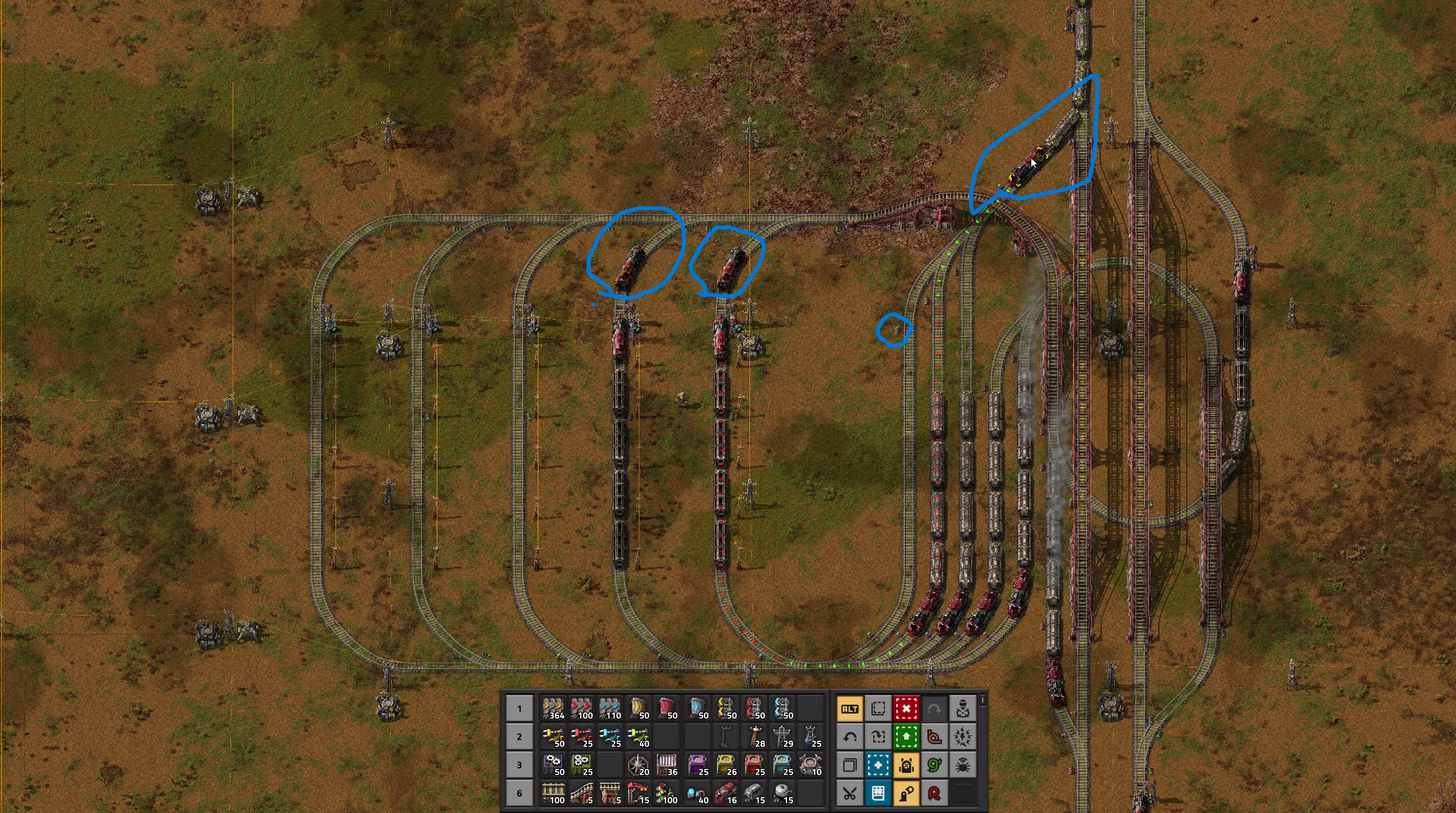Choose the yellow splitter slot
Viewport: 1456px width, 813px height.
726,709
